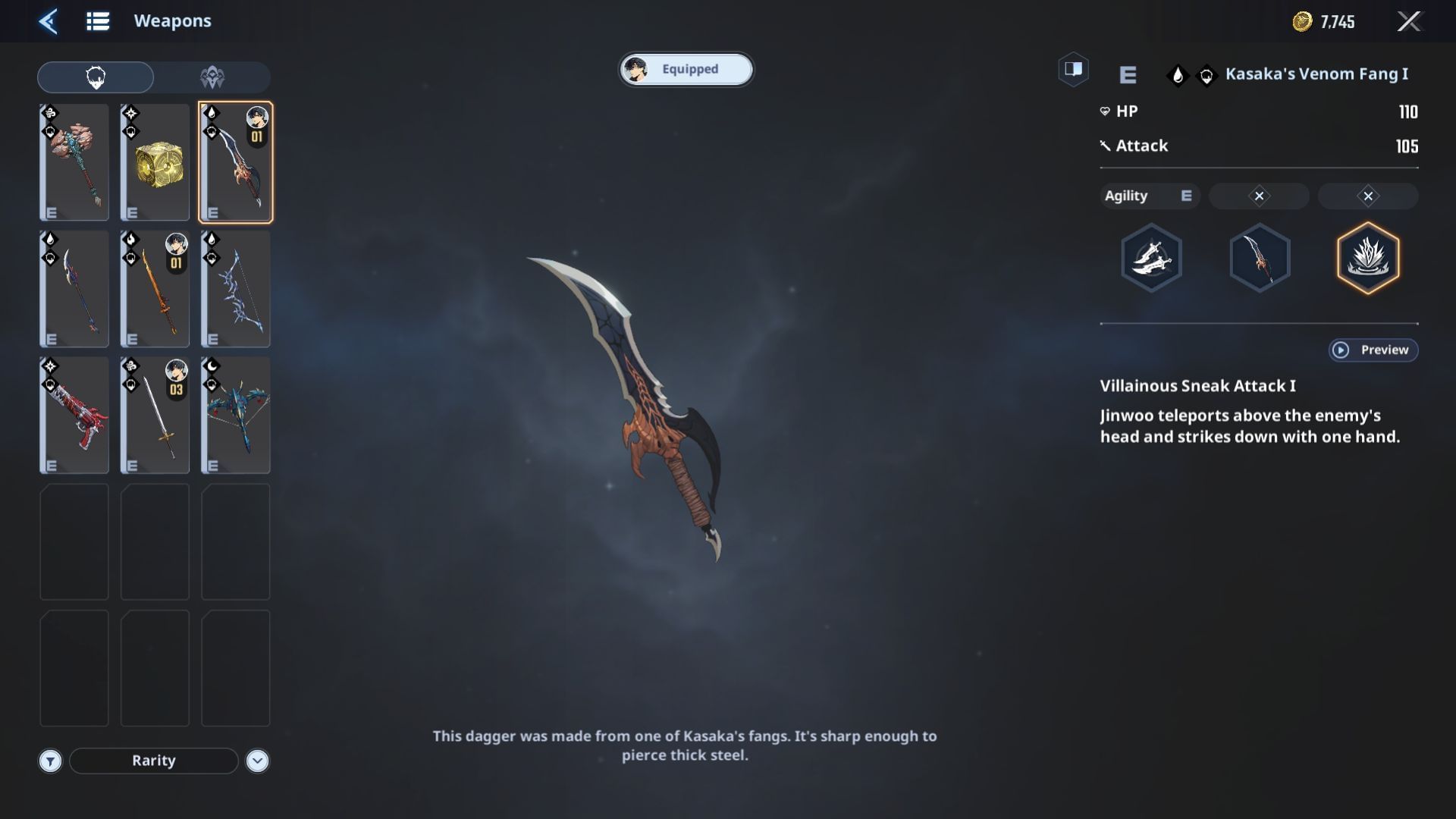Open the Rarity sorting dropdown

(152, 761)
